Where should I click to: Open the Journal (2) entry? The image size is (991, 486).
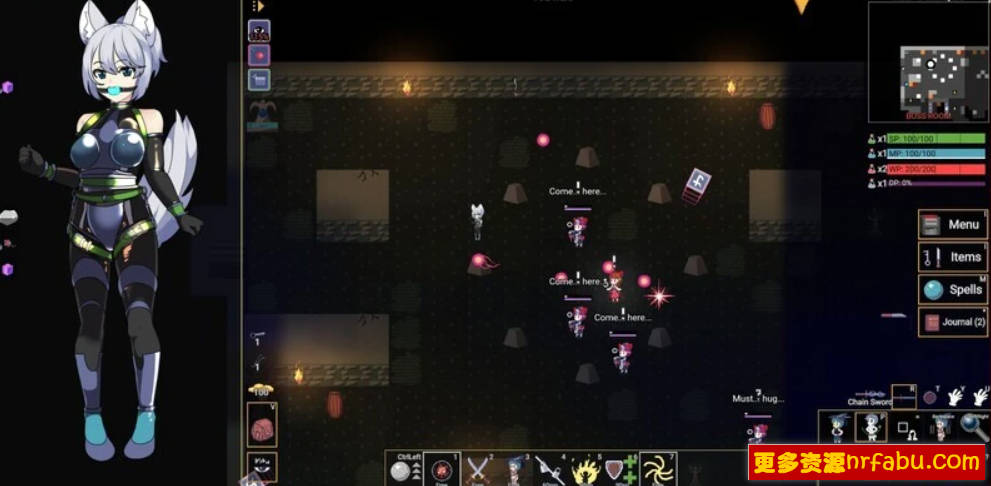(953, 322)
